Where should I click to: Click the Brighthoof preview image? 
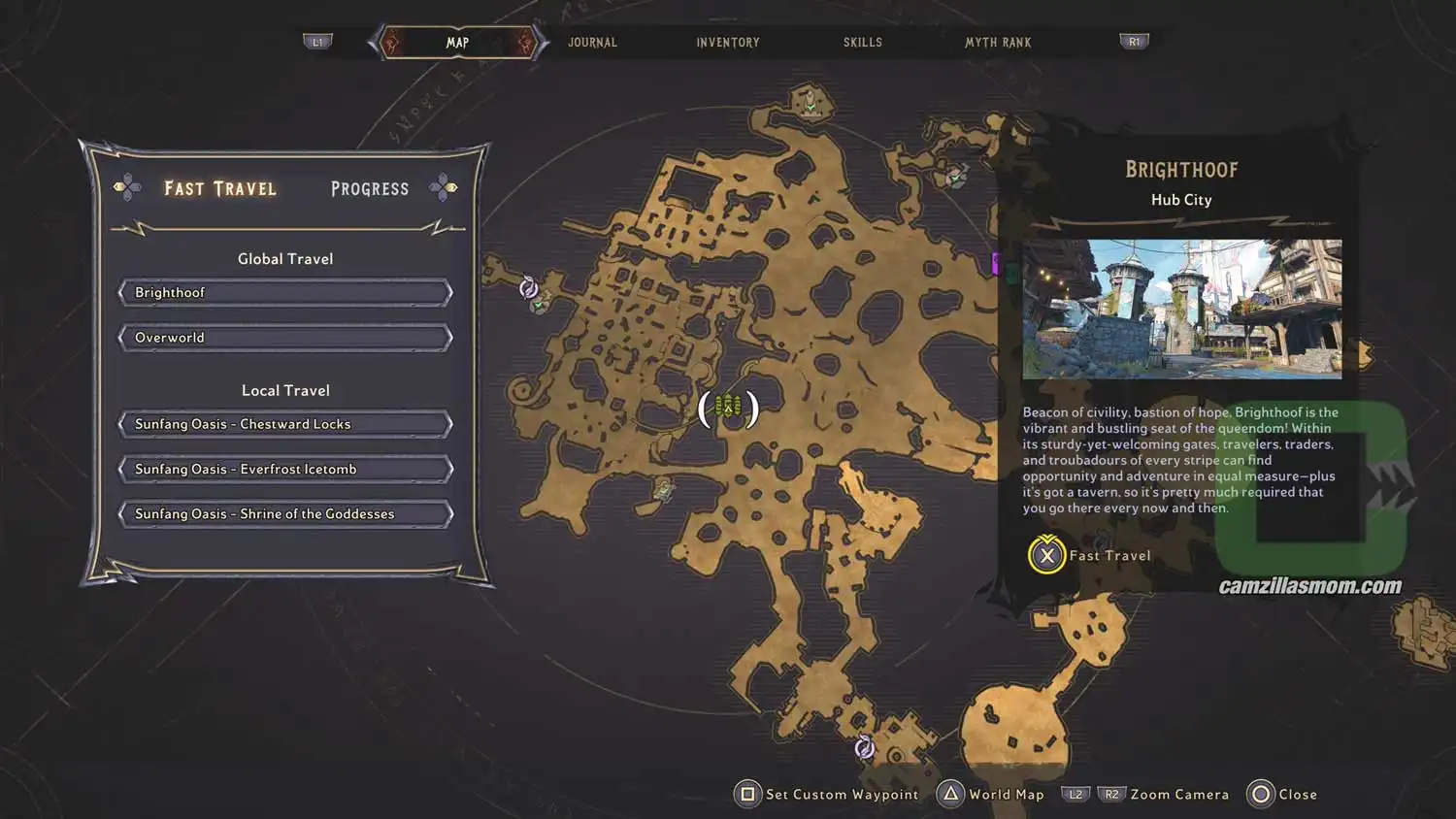[1180, 309]
